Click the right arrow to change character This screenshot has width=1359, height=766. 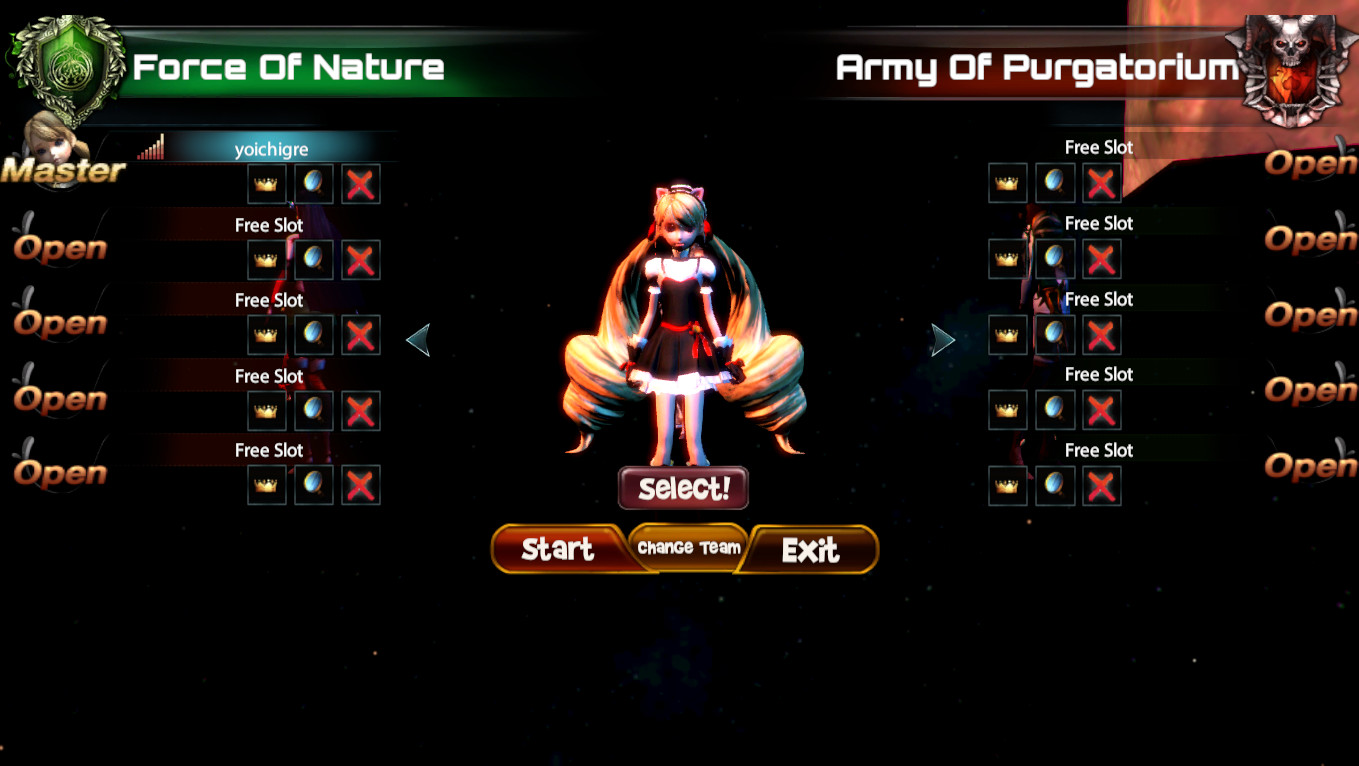(941, 339)
